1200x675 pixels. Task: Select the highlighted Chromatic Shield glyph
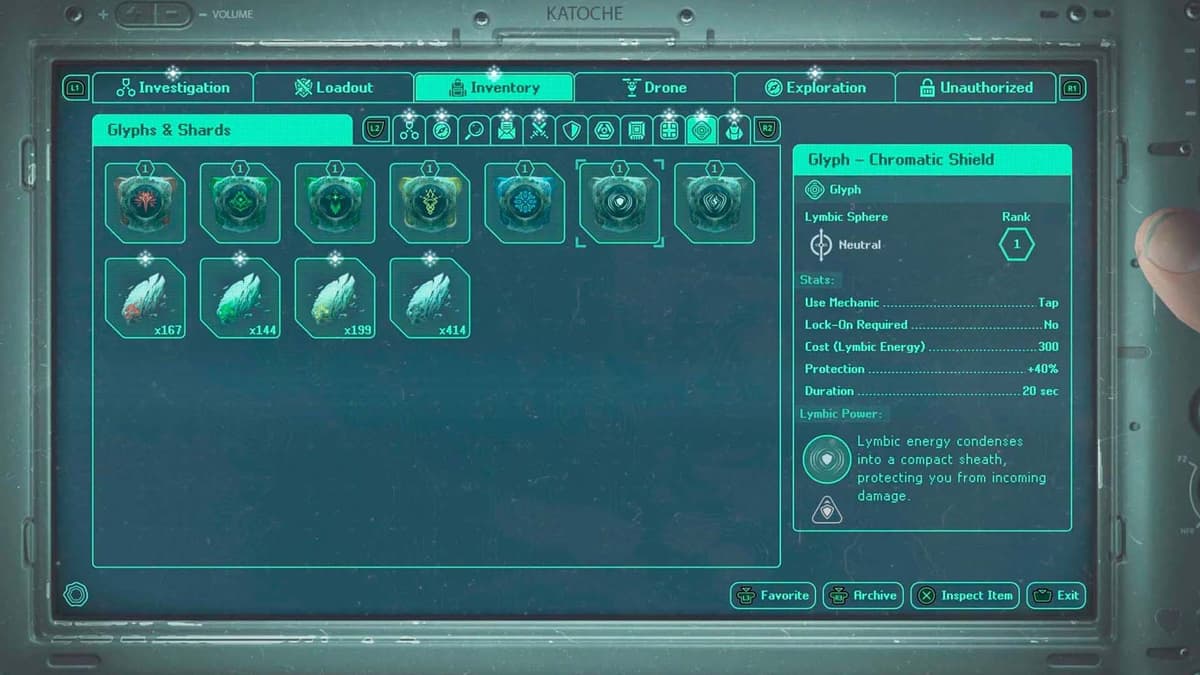[619, 203]
